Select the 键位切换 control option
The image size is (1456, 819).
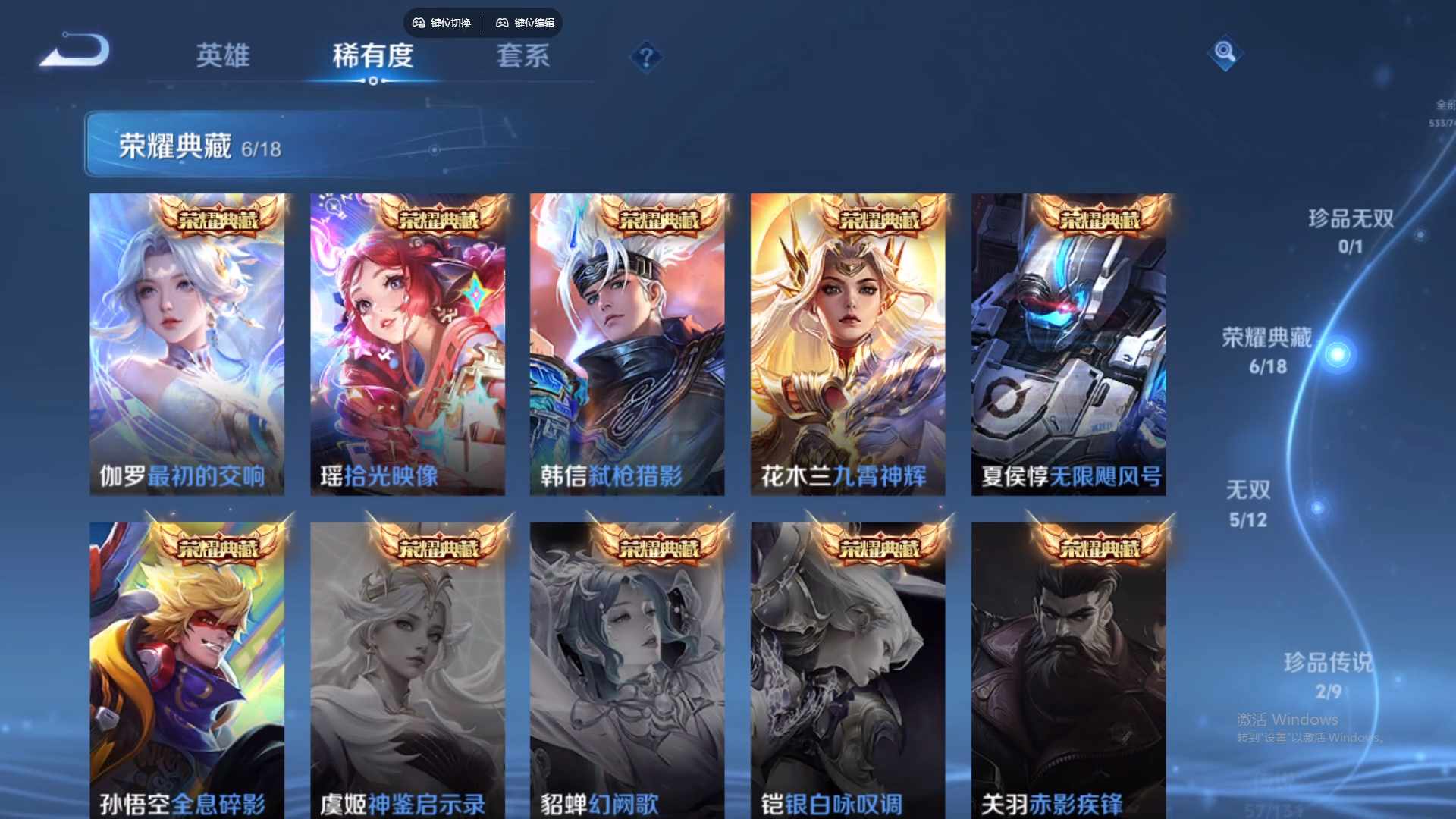click(453, 24)
